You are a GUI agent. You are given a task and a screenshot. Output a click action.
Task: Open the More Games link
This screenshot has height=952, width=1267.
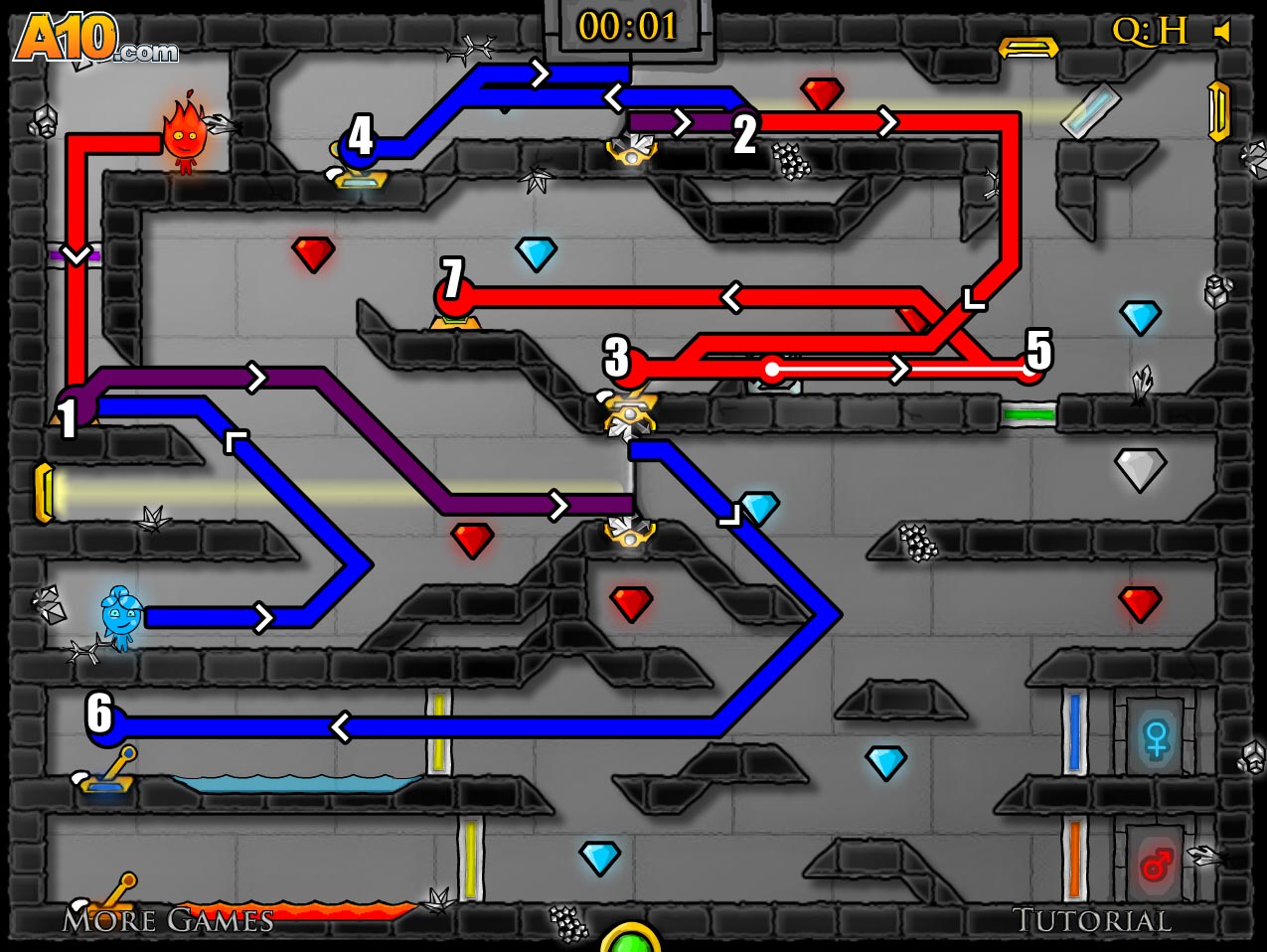(x=168, y=920)
